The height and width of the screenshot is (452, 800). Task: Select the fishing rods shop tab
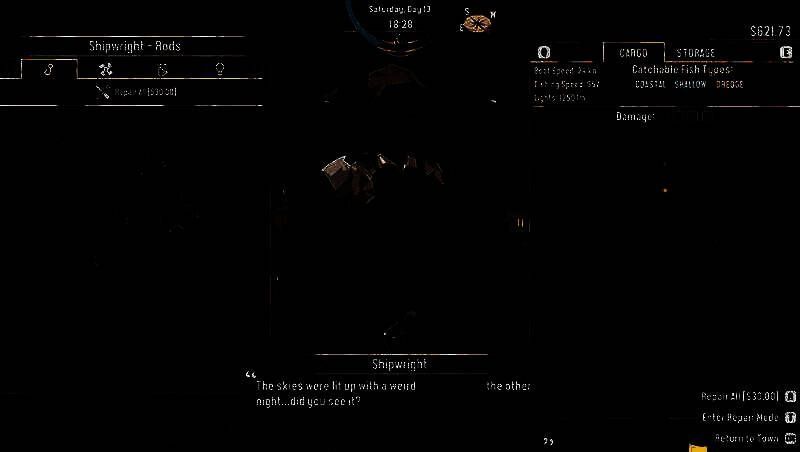pyautogui.click(x=50, y=70)
